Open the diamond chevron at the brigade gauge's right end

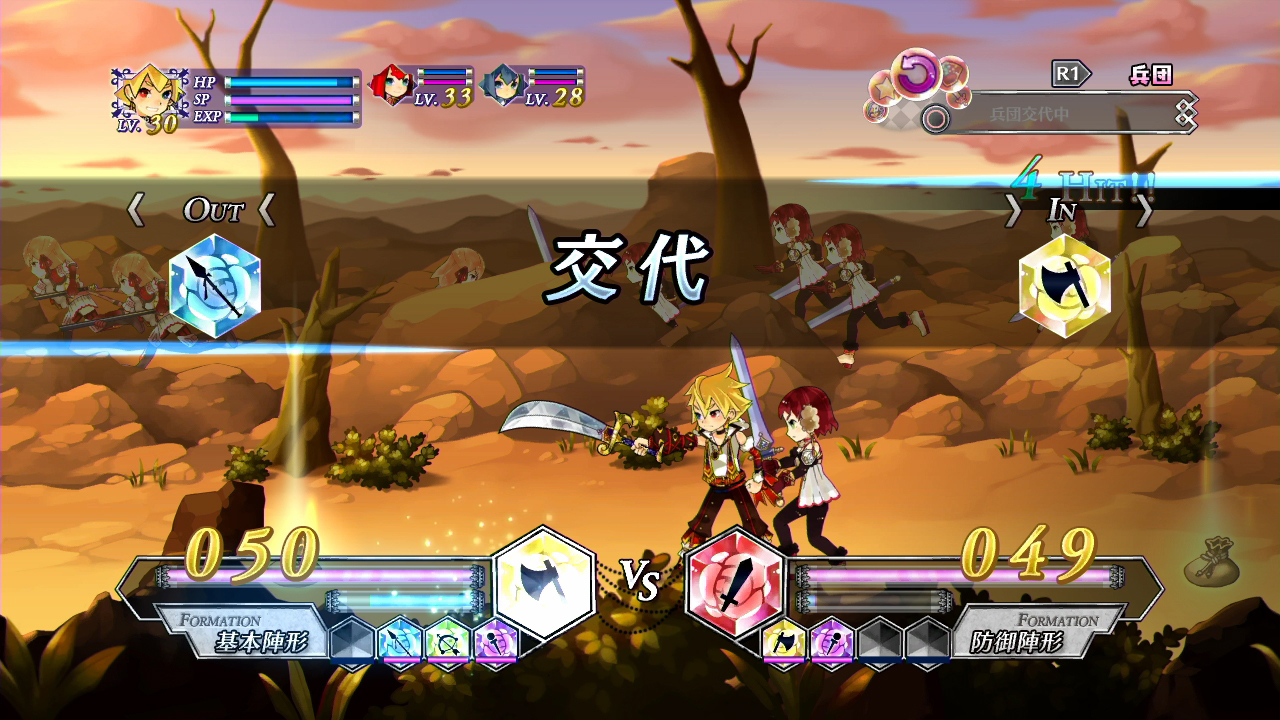point(1186,112)
